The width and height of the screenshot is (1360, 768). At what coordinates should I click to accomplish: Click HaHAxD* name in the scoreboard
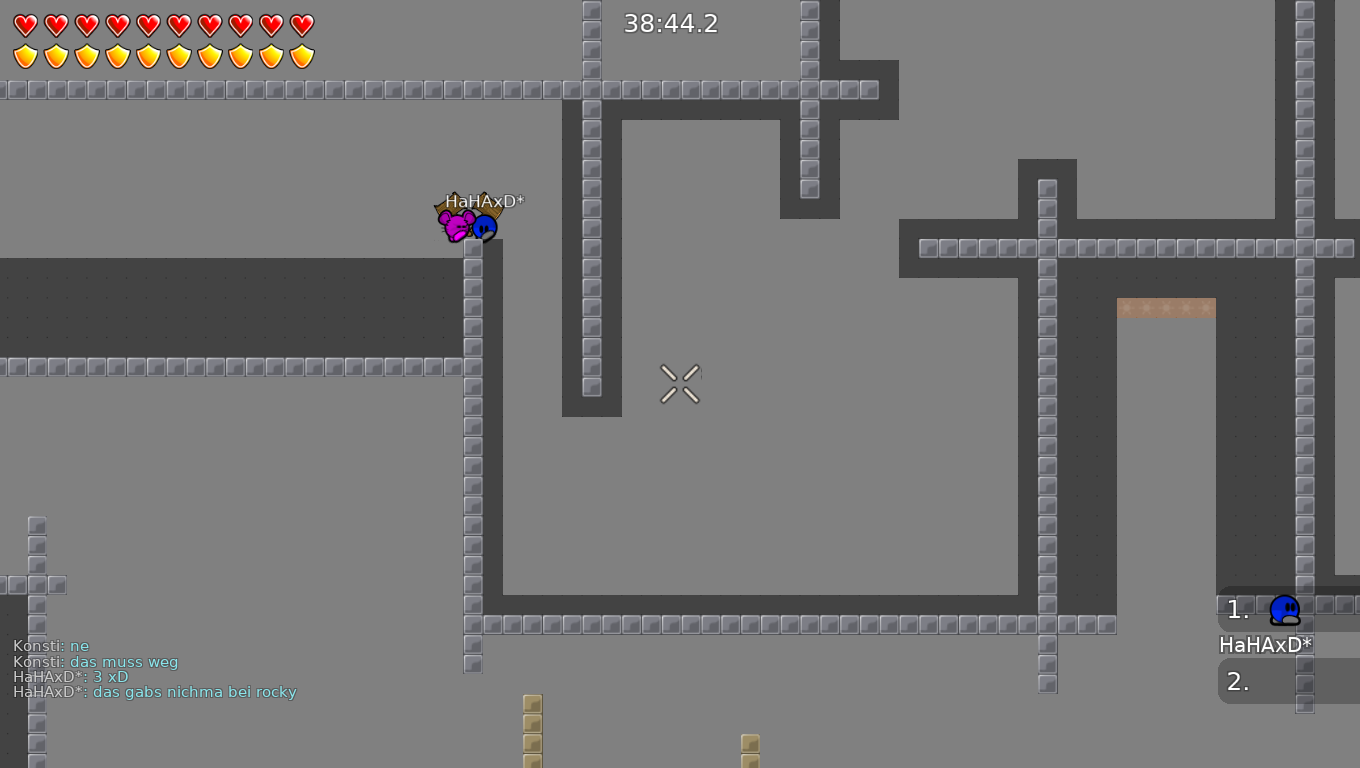click(x=1266, y=645)
